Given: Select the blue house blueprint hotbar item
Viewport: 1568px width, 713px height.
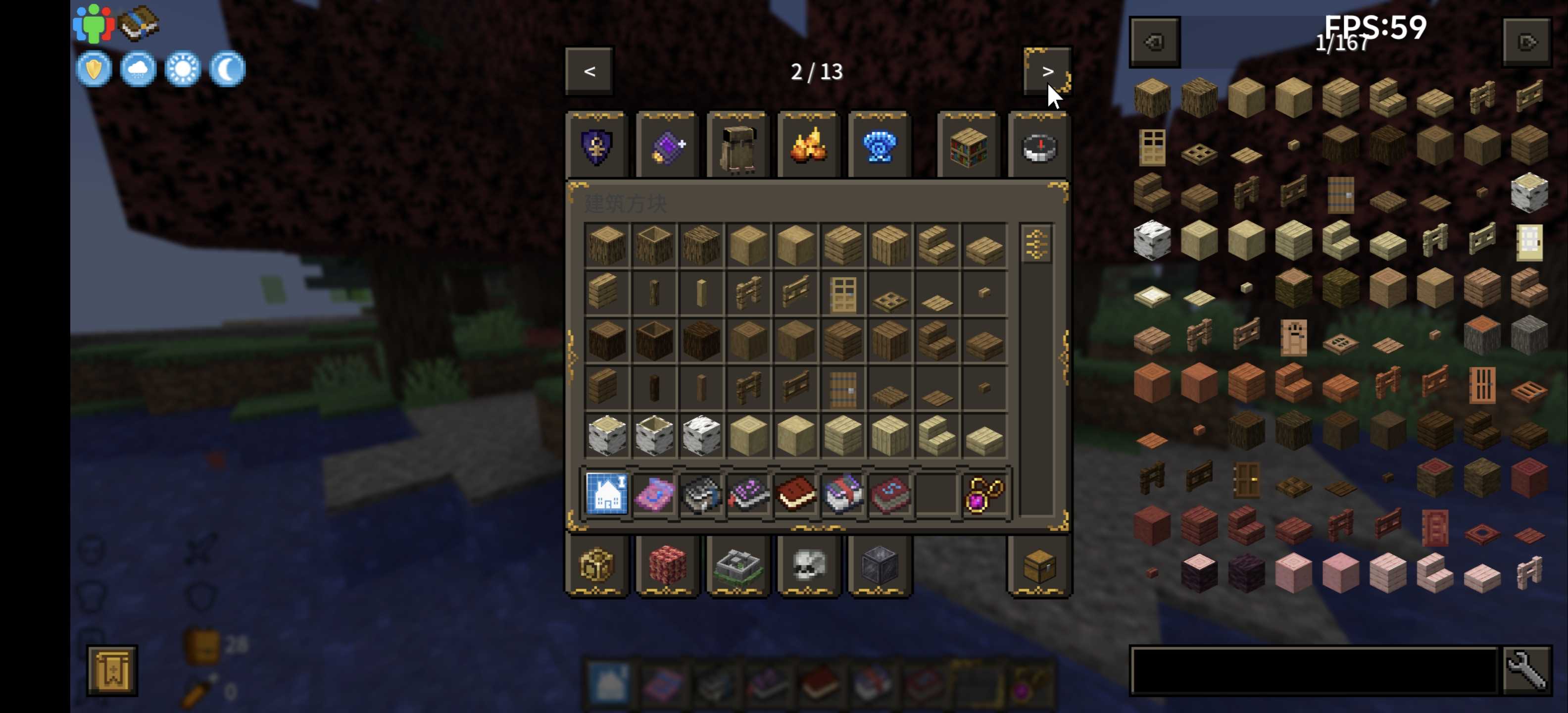Looking at the screenshot, I should click(607, 494).
